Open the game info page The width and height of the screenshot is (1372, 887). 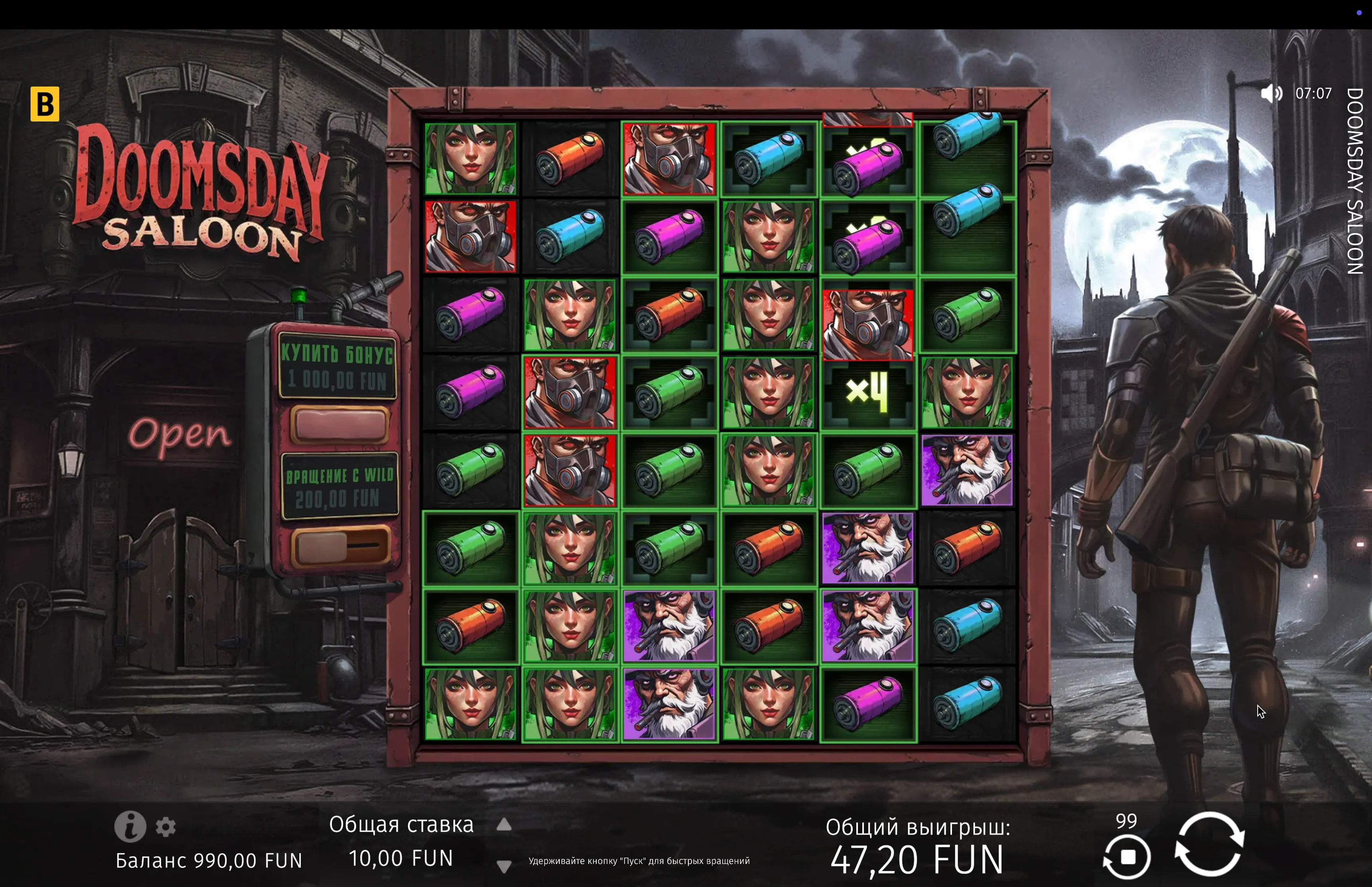coord(130,827)
